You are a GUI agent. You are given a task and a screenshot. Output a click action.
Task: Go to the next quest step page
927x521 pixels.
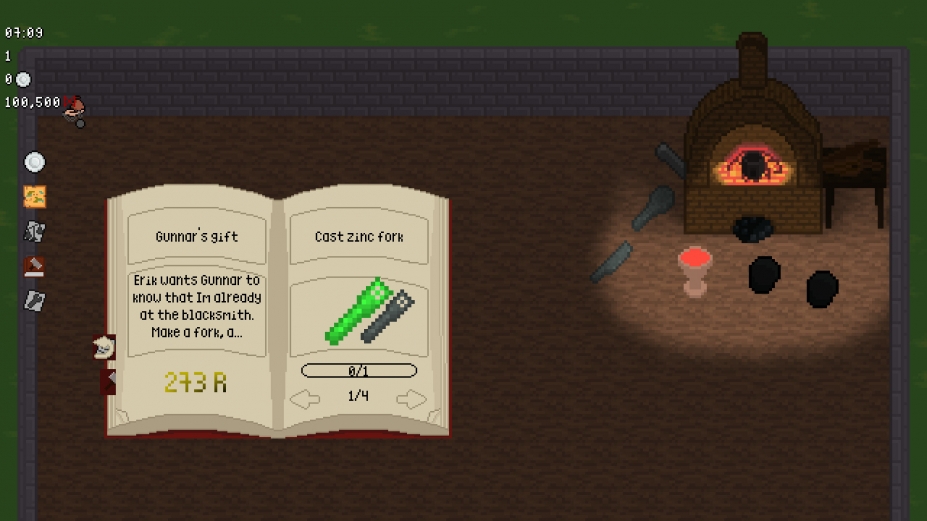tap(410, 399)
